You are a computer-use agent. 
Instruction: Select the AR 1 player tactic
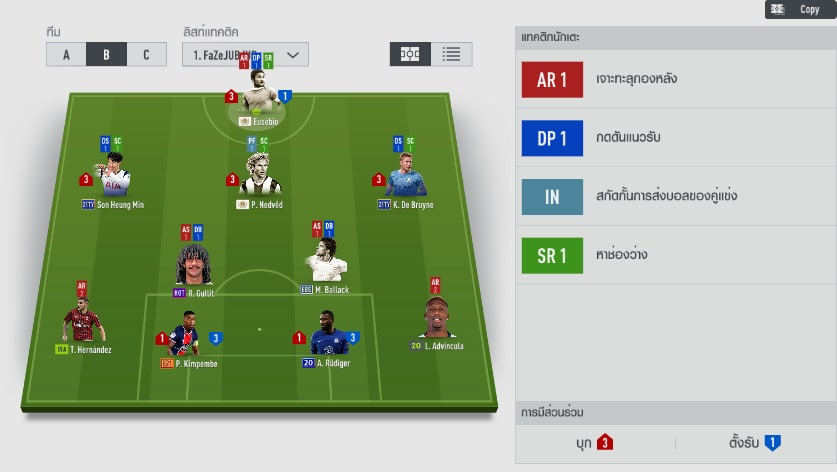[551, 79]
